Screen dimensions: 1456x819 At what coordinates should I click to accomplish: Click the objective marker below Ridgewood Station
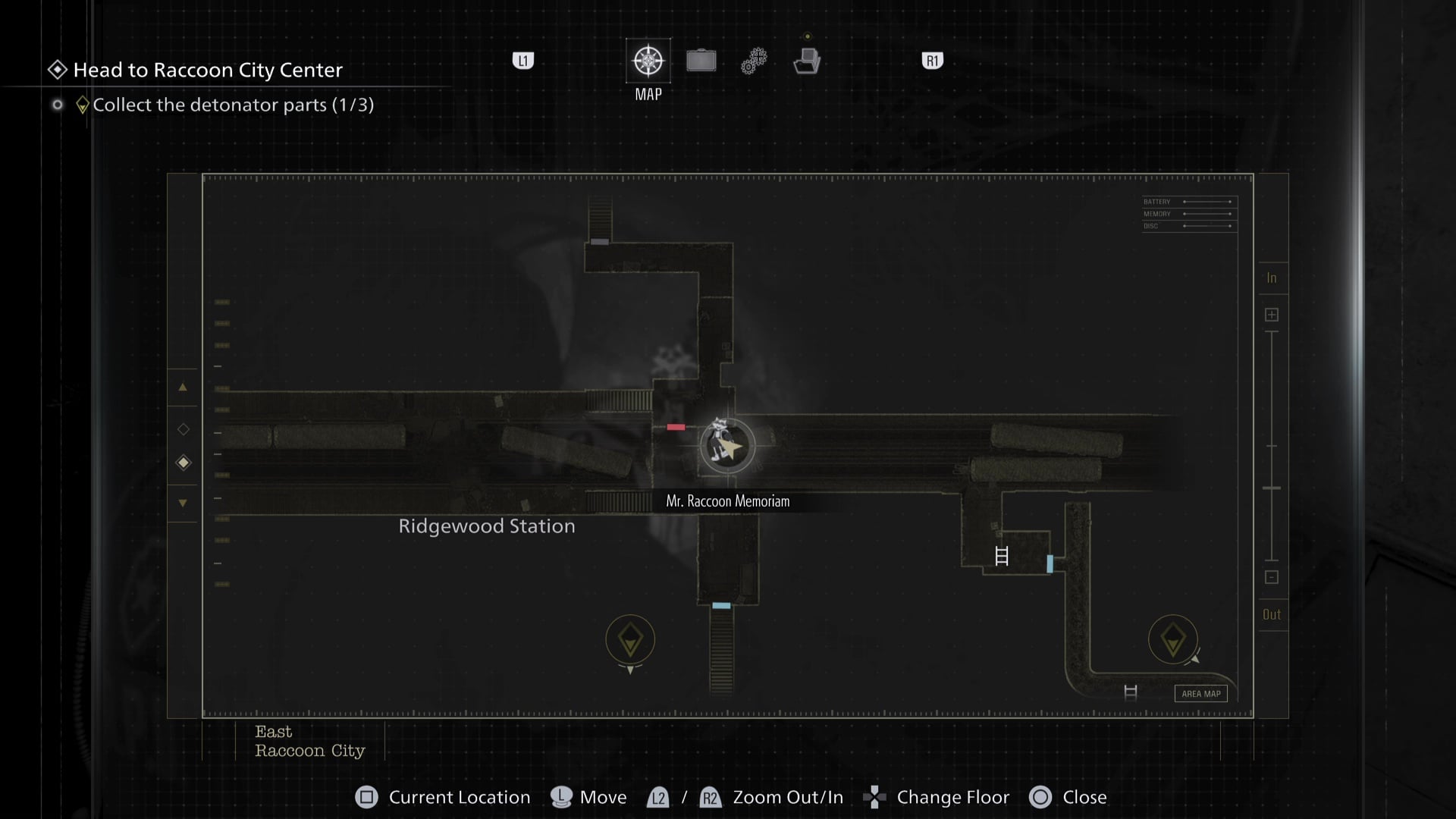(630, 640)
